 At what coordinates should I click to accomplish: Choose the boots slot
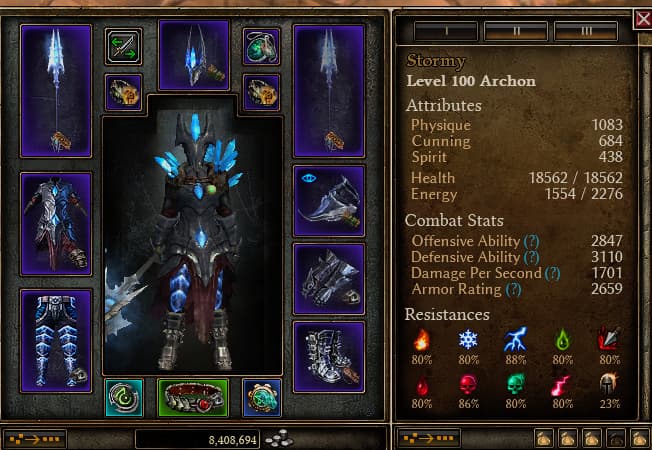(x=329, y=356)
